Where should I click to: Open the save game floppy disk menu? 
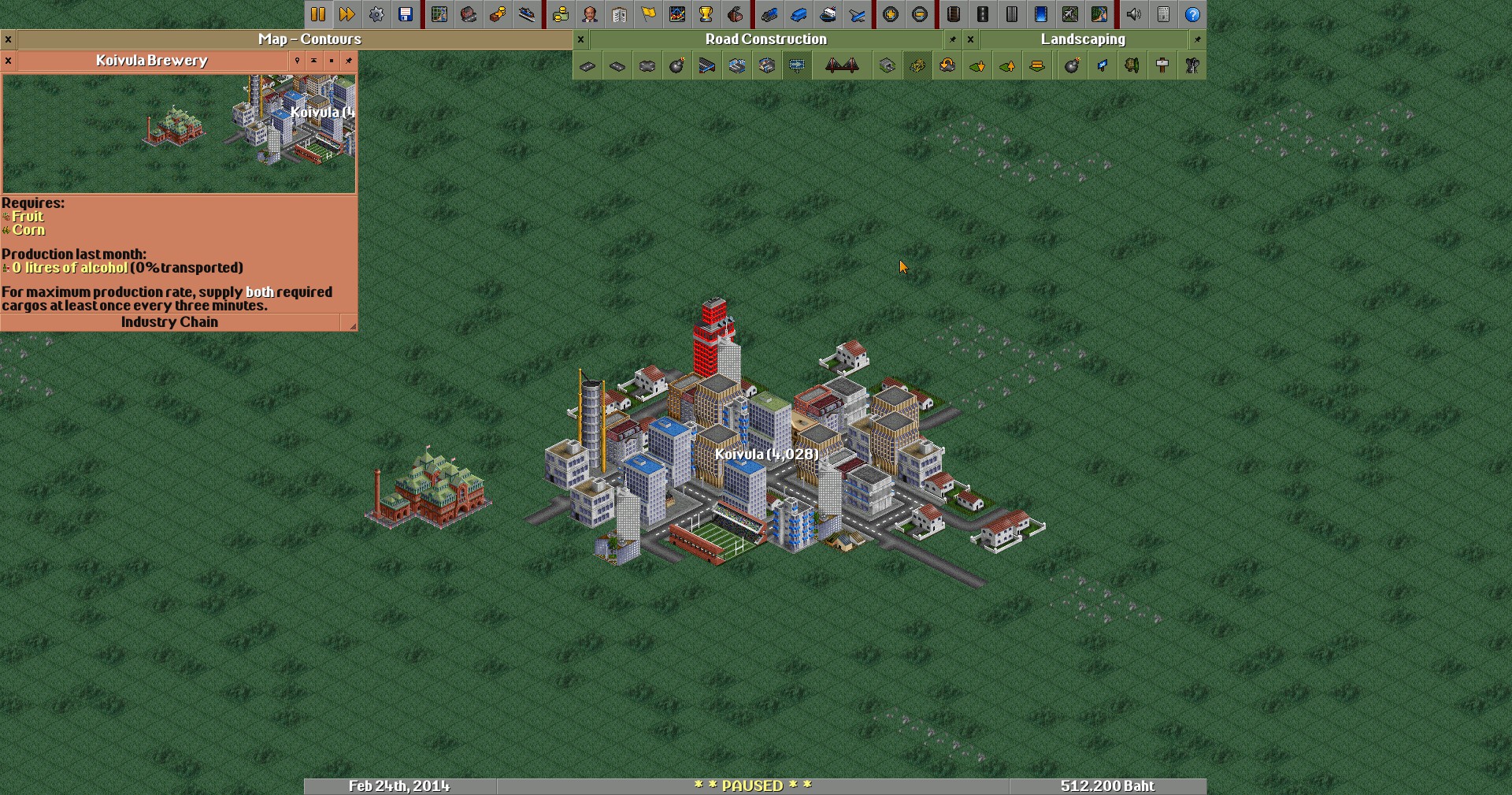pos(406,14)
